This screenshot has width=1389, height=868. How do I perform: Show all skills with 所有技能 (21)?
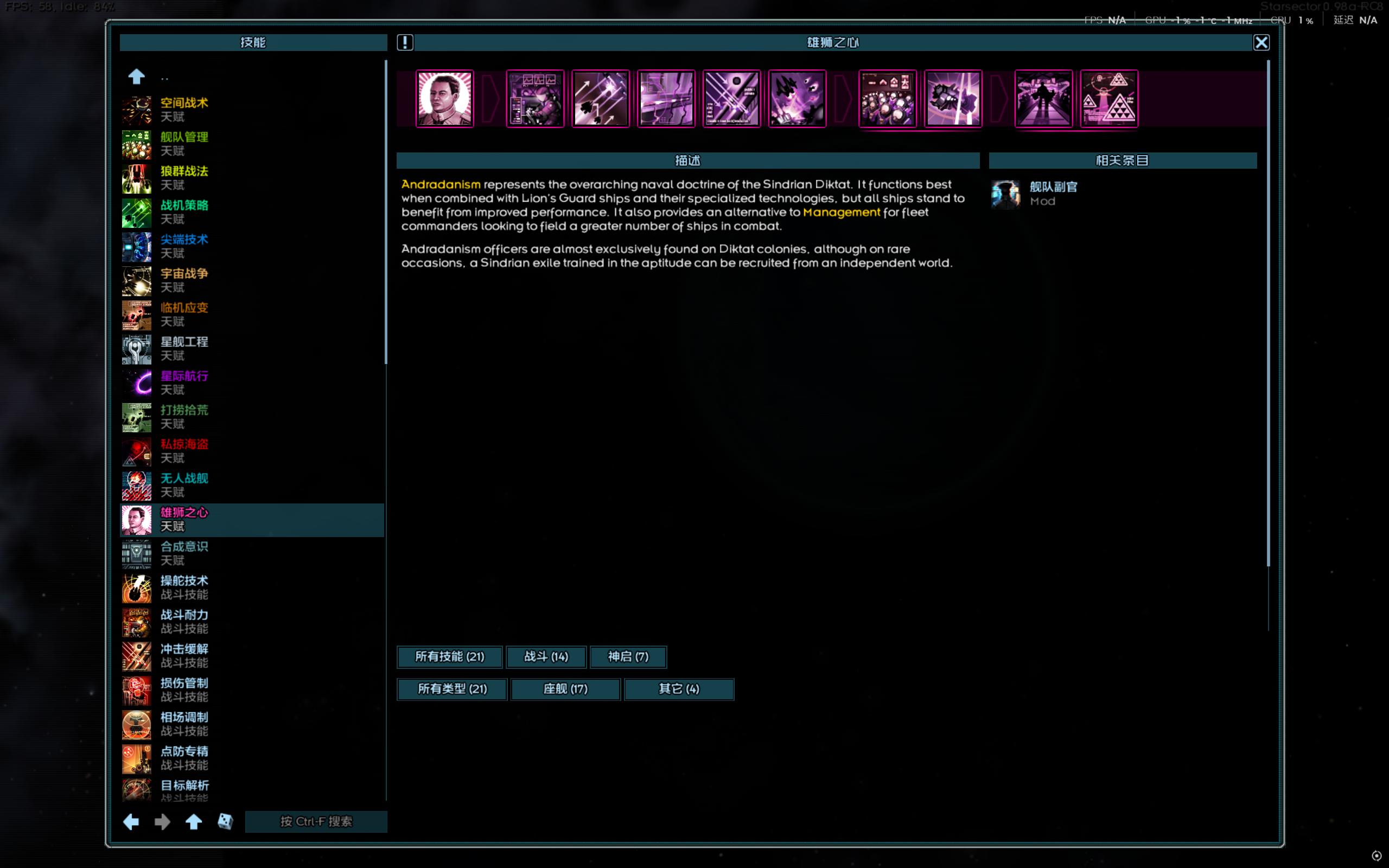click(449, 657)
